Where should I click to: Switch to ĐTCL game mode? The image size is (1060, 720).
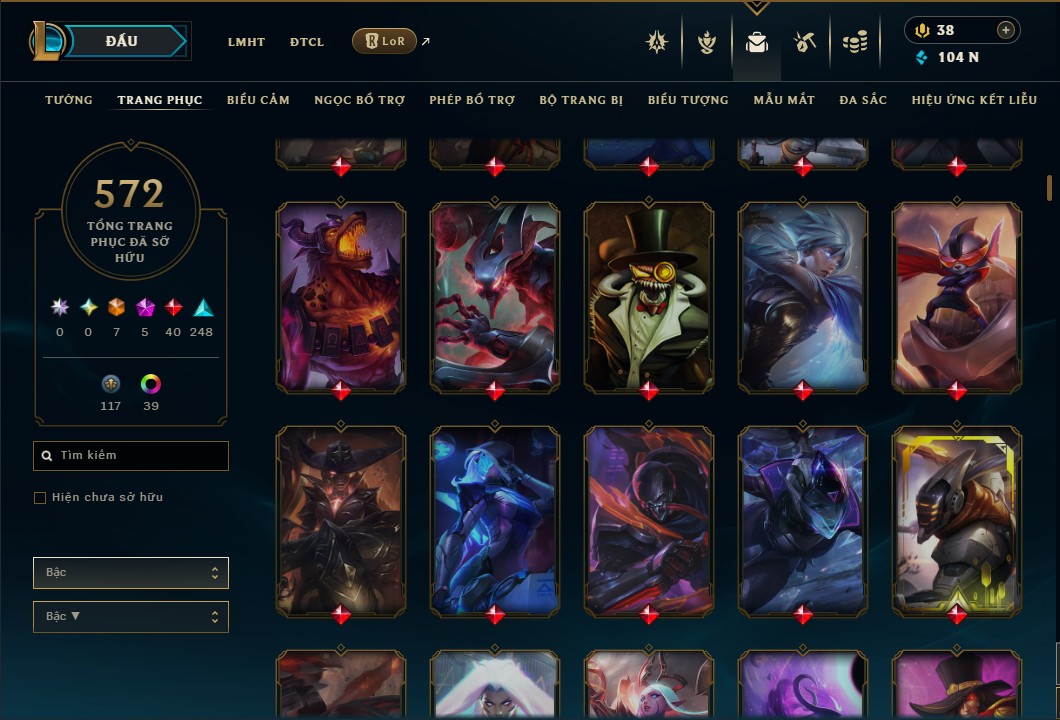pos(307,42)
